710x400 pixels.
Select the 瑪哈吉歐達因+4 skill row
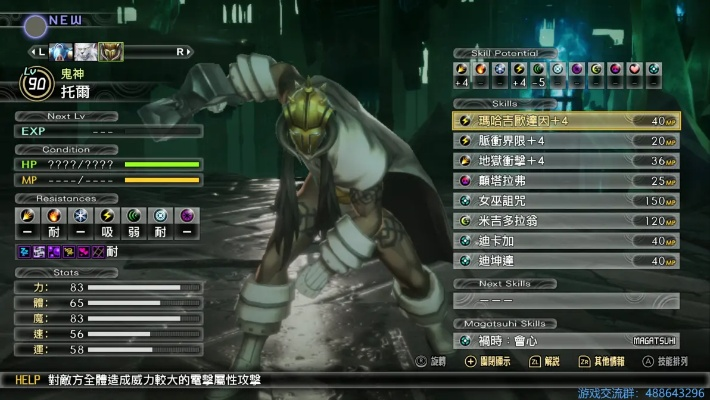(565, 121)
